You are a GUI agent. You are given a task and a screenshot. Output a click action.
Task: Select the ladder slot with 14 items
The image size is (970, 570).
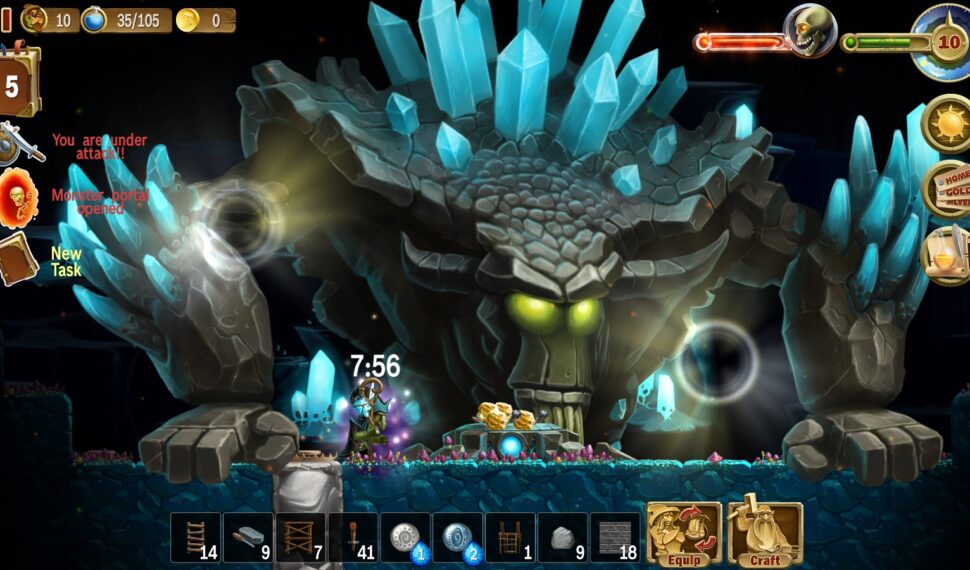(x=196, y=538)
